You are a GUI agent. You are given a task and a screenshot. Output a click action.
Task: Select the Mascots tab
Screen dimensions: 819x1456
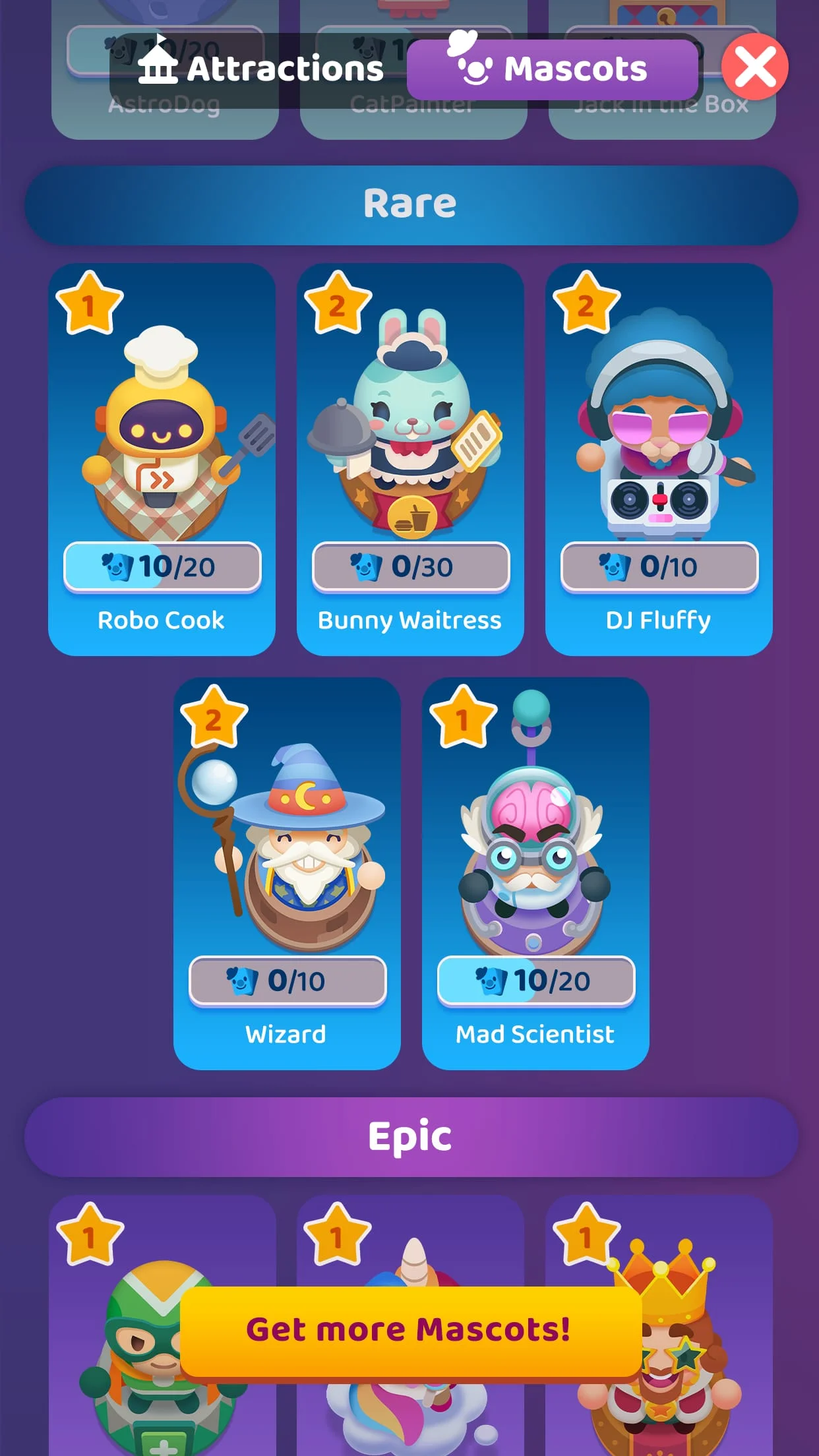553,69
